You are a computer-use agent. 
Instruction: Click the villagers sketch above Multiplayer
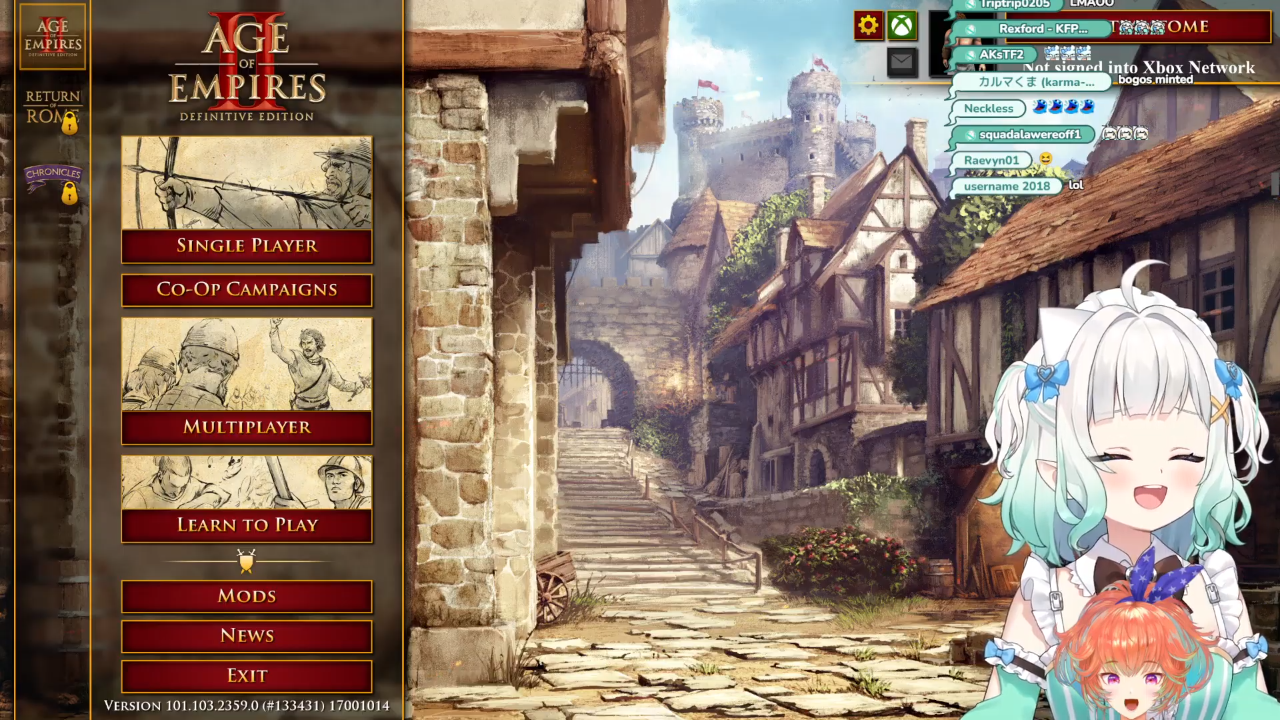(247, 364)
